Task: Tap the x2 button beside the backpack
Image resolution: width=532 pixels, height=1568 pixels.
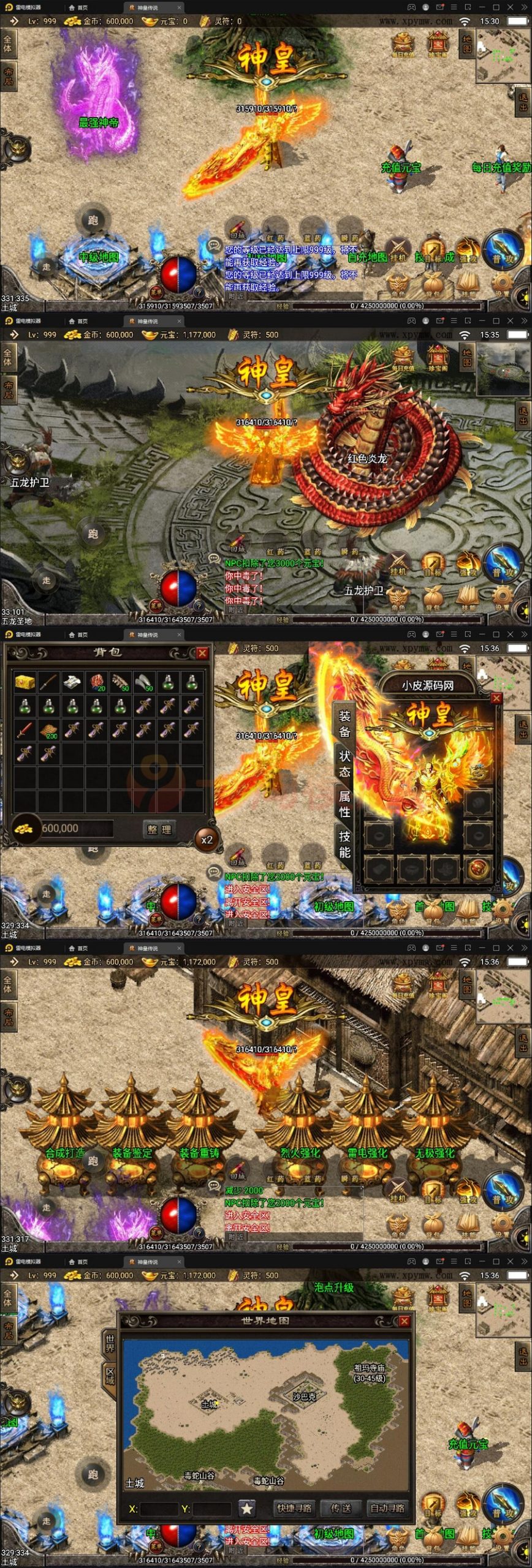Action: coord(207,840)
